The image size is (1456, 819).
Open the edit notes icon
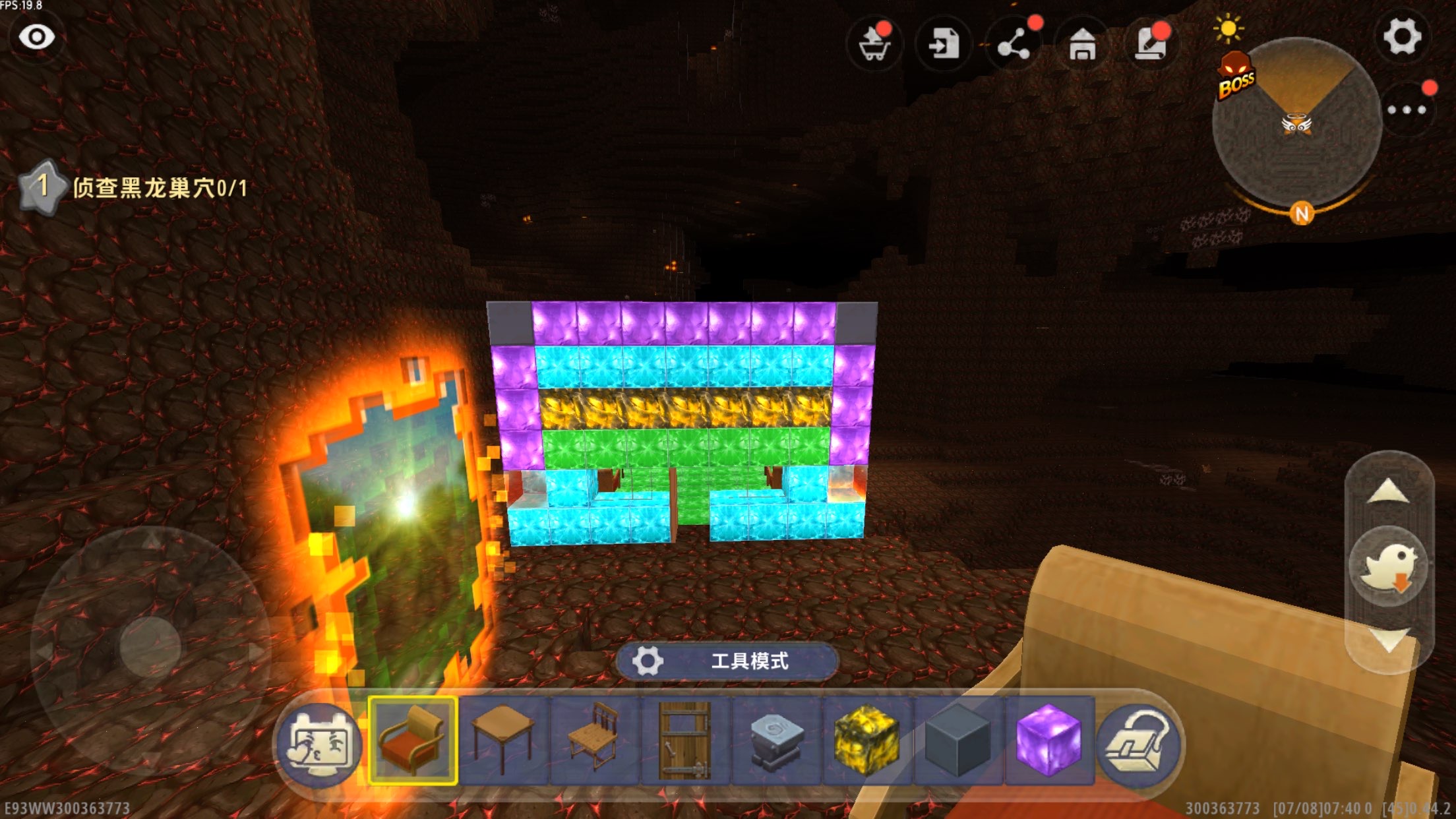point(1151,45)
